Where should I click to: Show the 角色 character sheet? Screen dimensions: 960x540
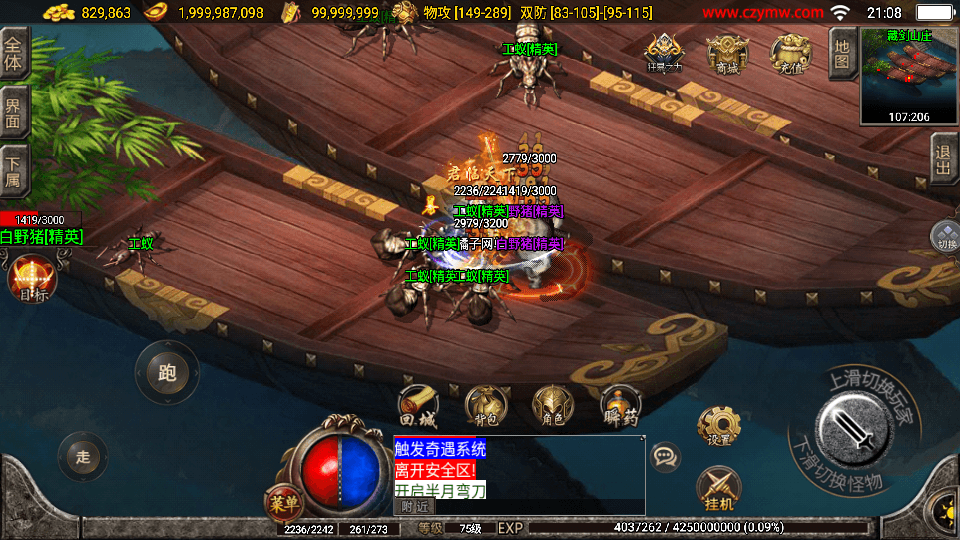[553, 405]
